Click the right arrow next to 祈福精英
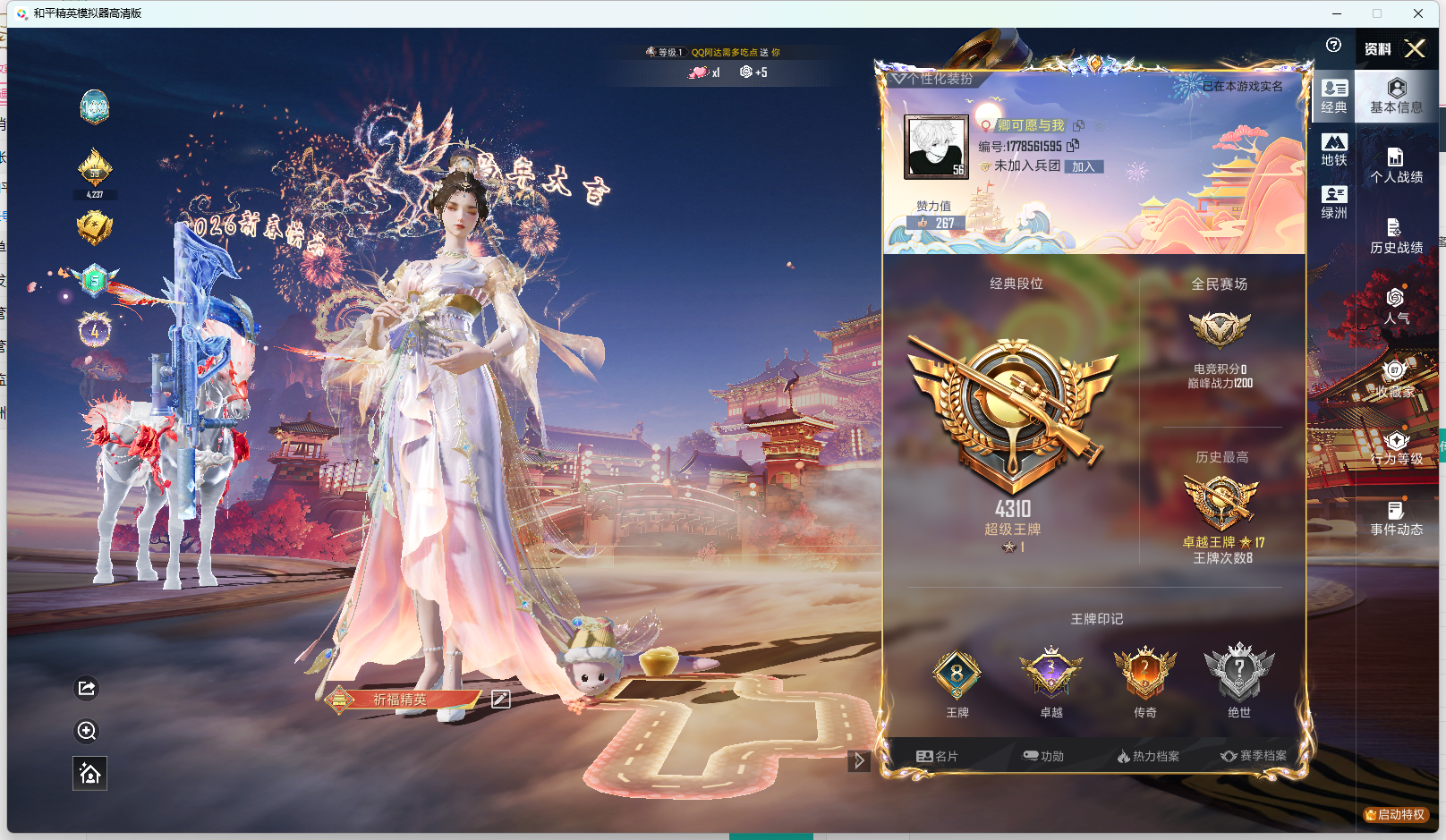 (859, 760)
